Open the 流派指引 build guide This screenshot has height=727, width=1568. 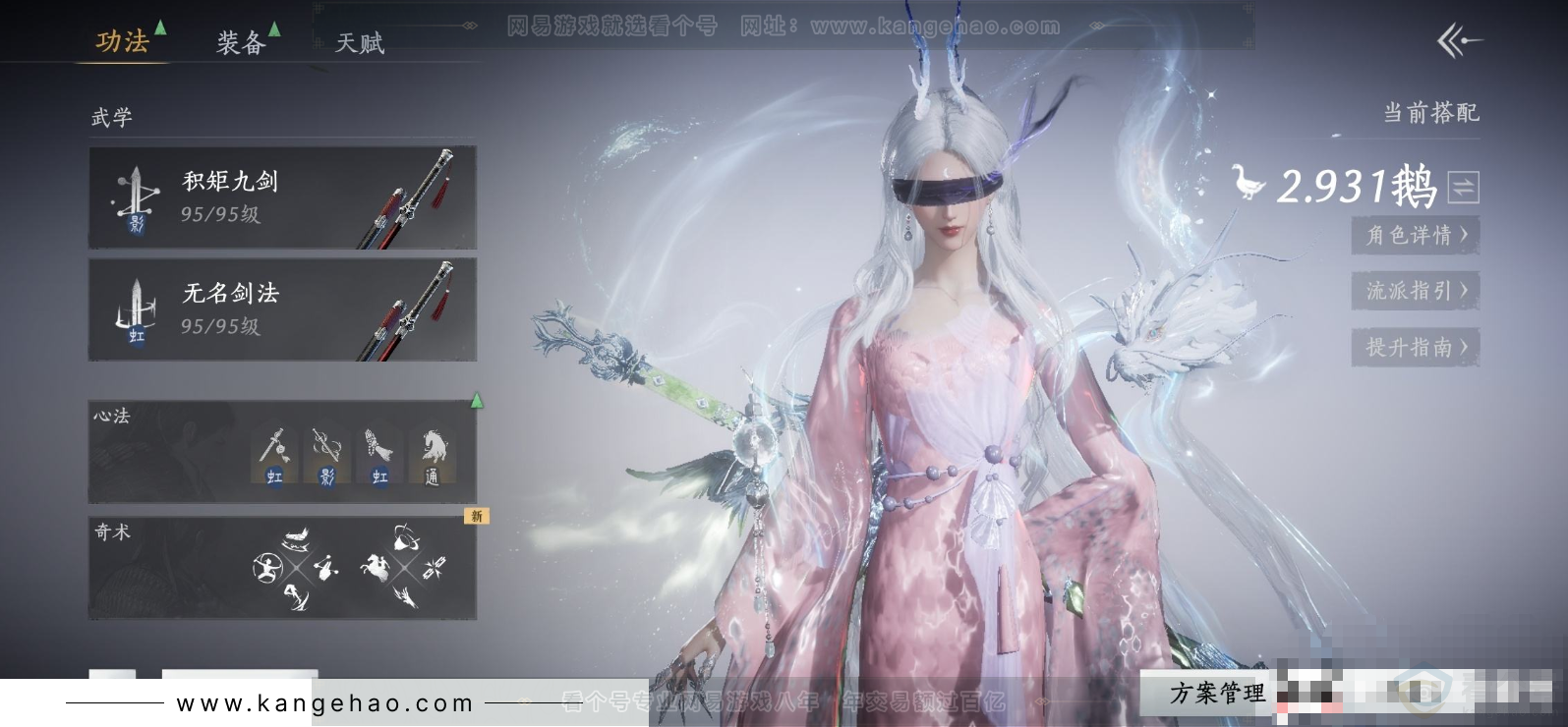tap(1416, 291)
